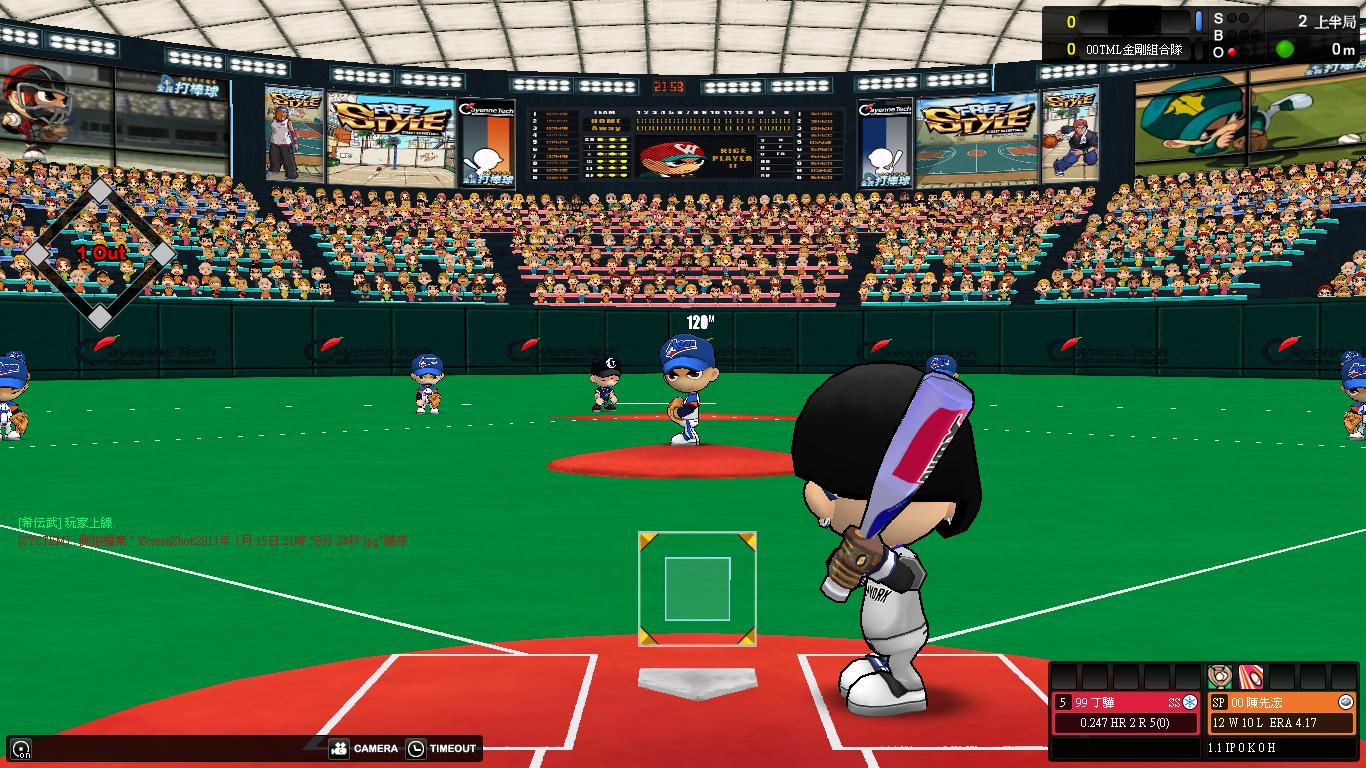Toggle the round "on" icon in the bottom bar
This screenshot has height=768, width=1366.
[x=21, y=748]
